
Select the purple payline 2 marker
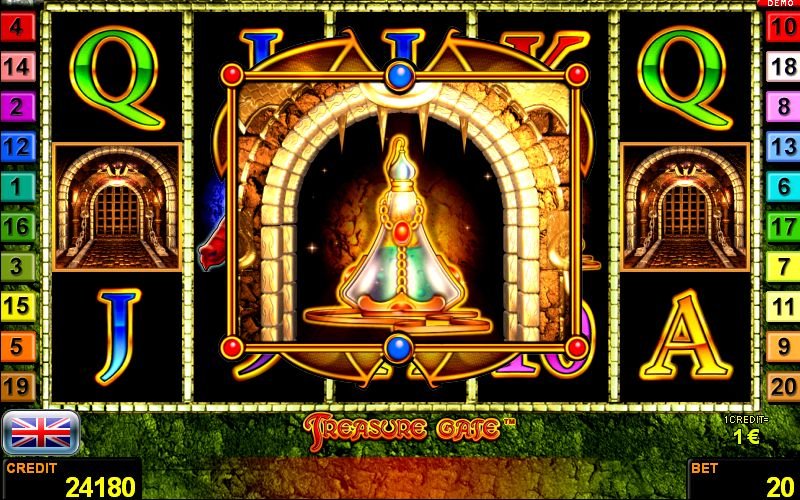point(17,107)
